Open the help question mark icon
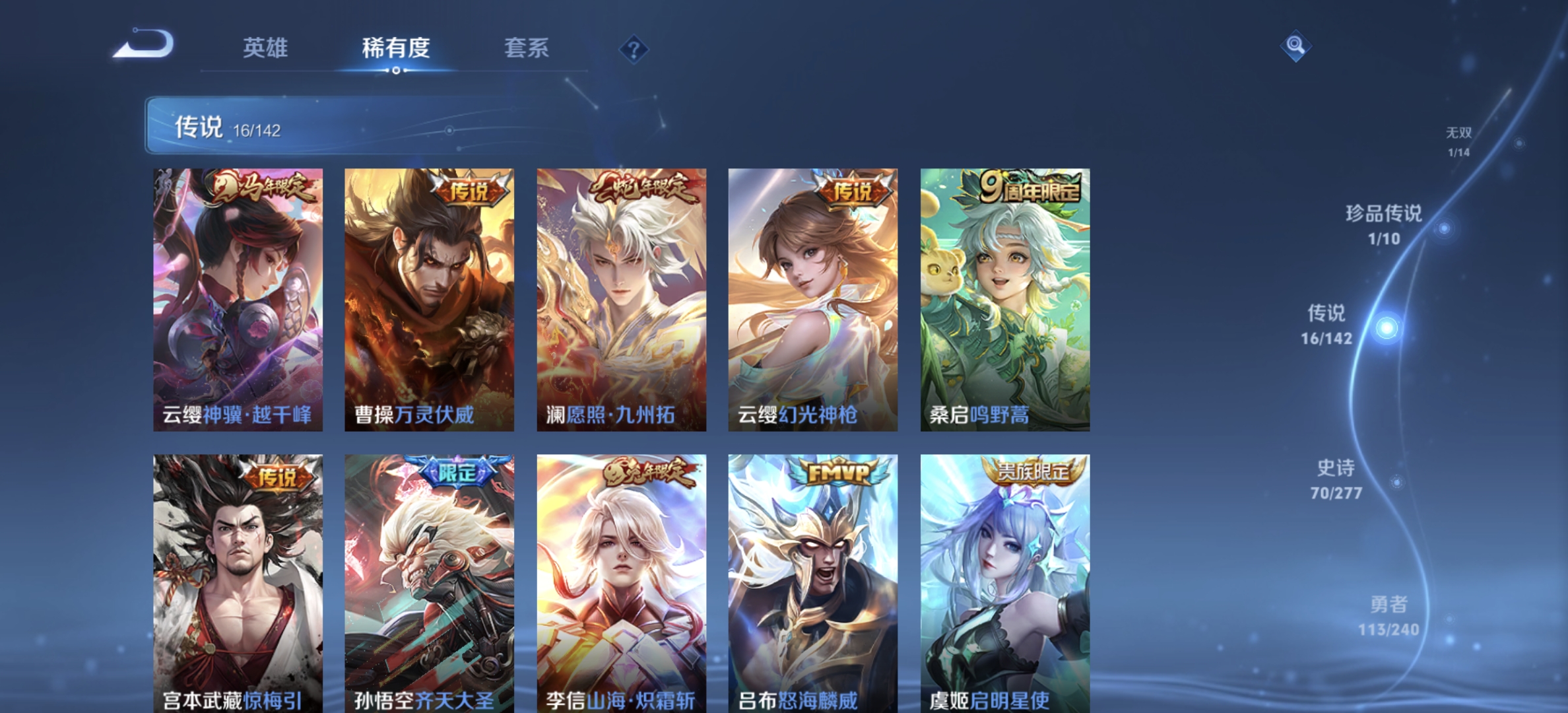This screenshot has width=1568, height=713. (632, 47)
